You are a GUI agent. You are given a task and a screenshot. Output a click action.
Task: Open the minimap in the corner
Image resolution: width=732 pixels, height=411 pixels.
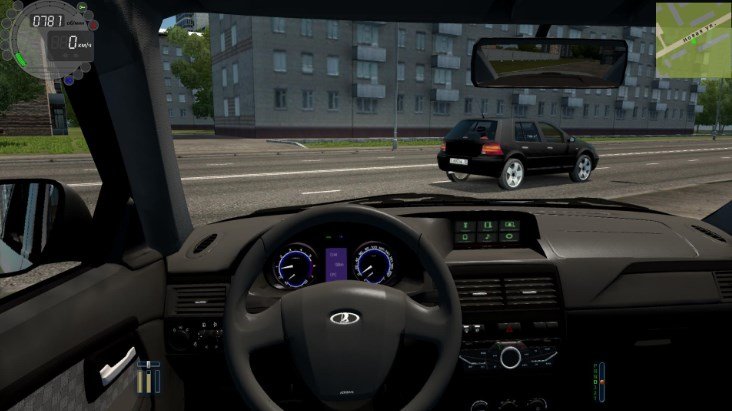pos(693,38)
